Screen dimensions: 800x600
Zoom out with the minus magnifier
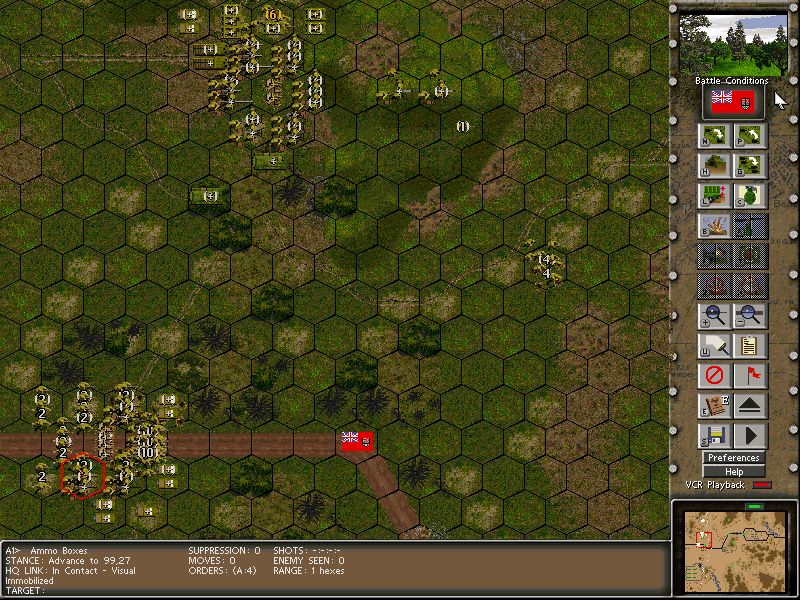750,316
